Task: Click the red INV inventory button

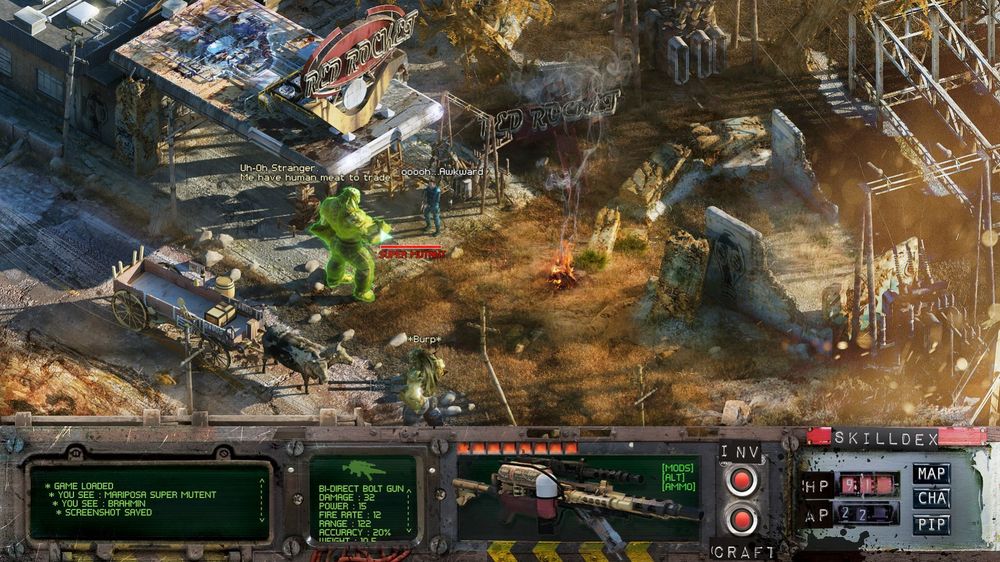Action: pyautogui.click(x=741, y=482)
